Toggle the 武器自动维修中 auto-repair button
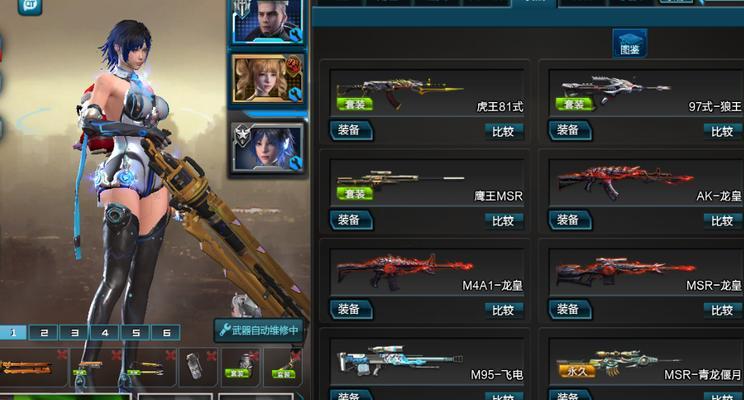This screenshot has width=744, height=400. pyautogui.click(x=258, y=330)
